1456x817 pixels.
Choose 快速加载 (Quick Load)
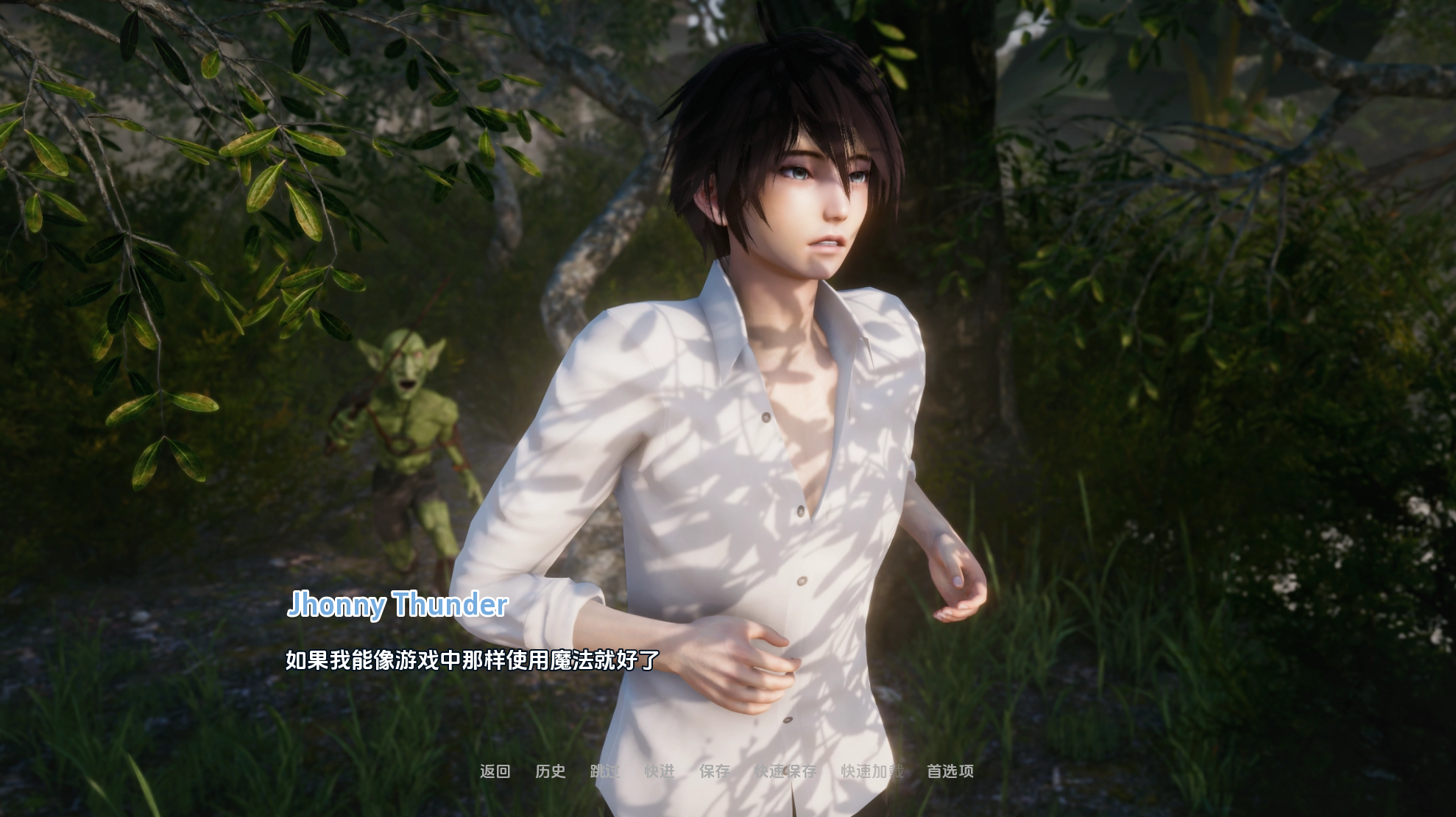click(x=872, y=771)
